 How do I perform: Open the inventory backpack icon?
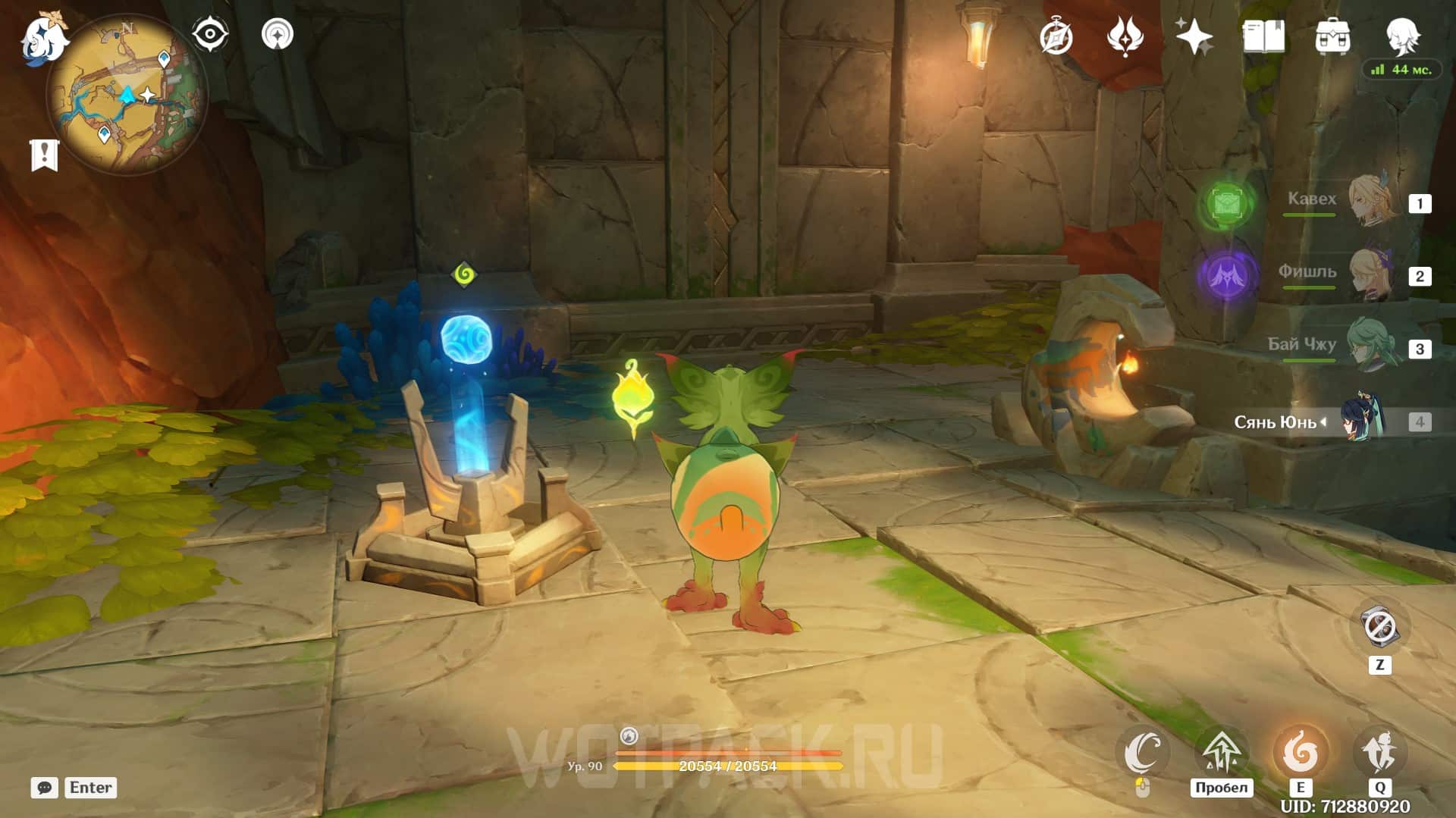1332,36
